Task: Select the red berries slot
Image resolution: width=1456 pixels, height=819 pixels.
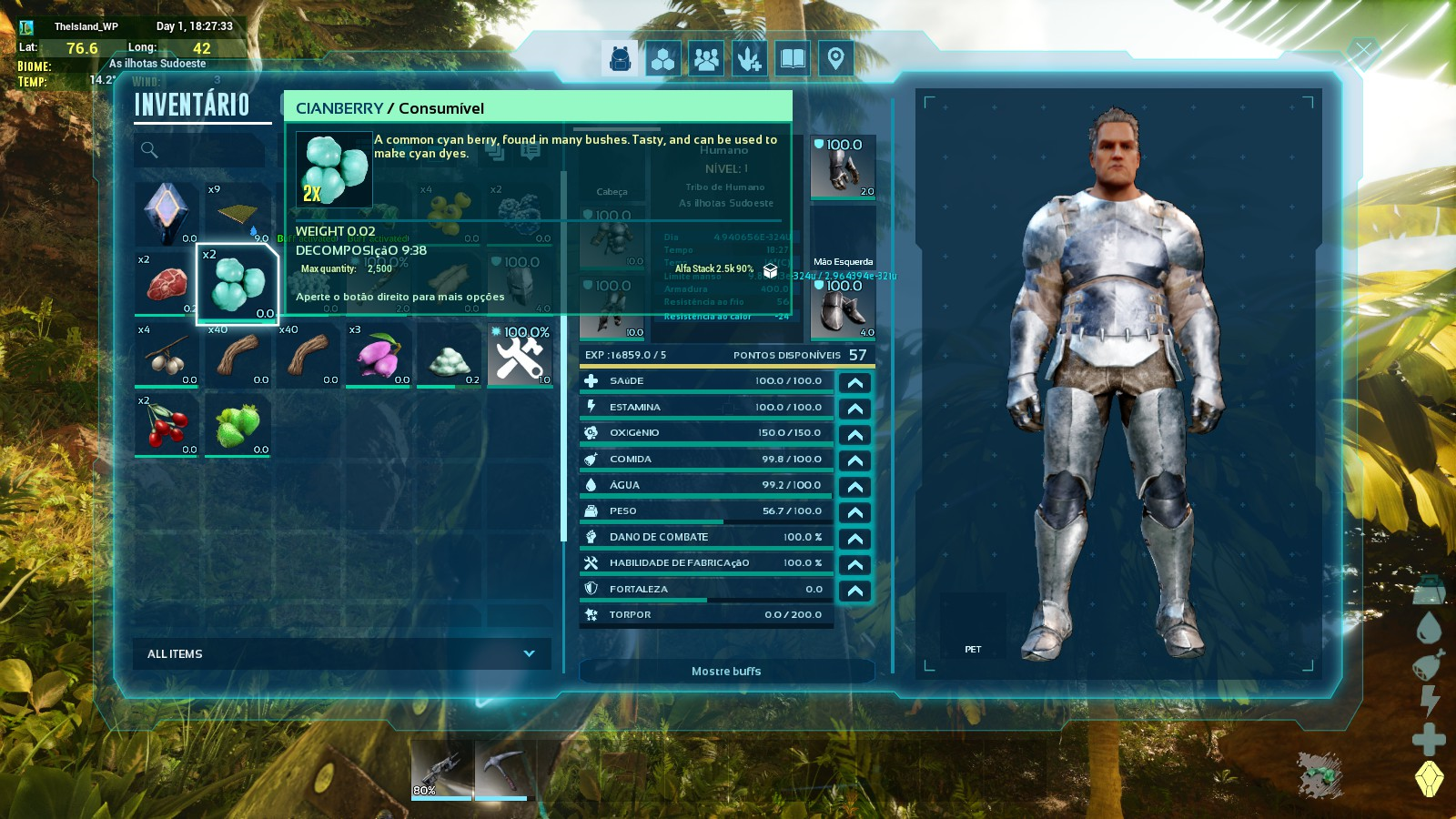Action: [x=166, y=425]
